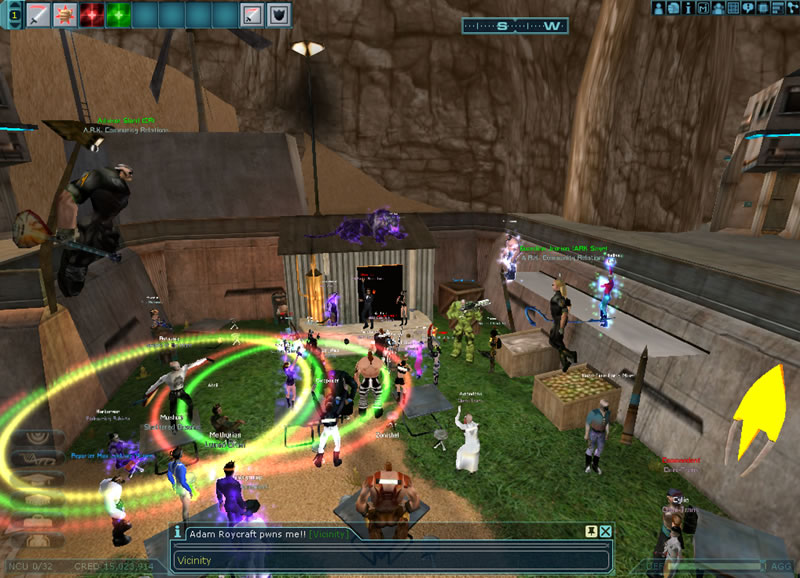Image resolution: width=800 pixels, height=578 pixels.
Task: Pin the chat window
Action: pyautogui.click(x=590, y=532)
